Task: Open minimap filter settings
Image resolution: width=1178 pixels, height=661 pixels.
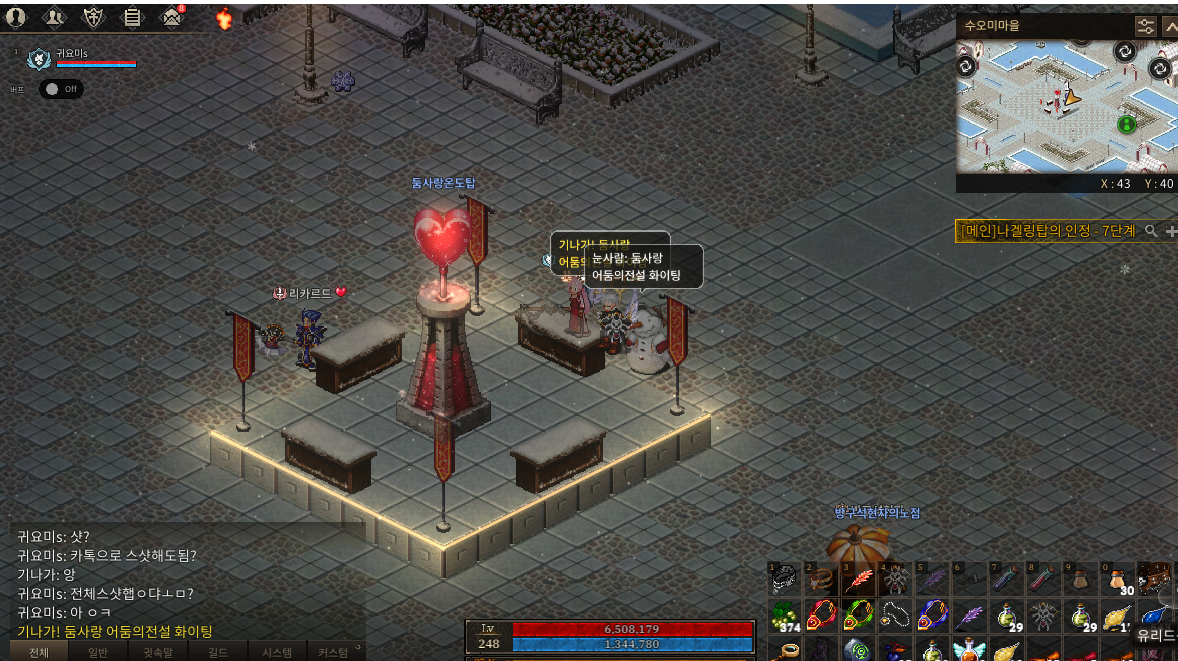Action: [x=1145, y=26]
